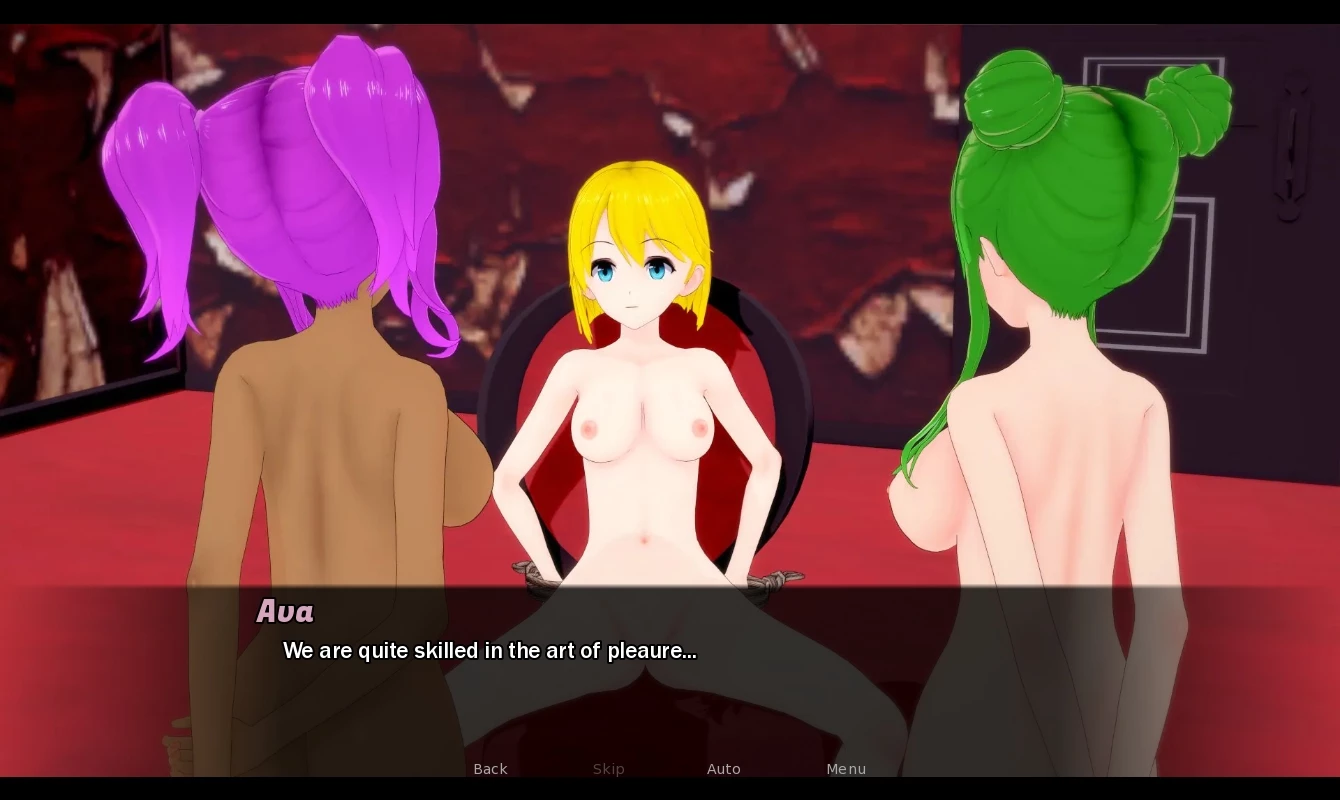Click the Skip button

[x=608, y=769]
